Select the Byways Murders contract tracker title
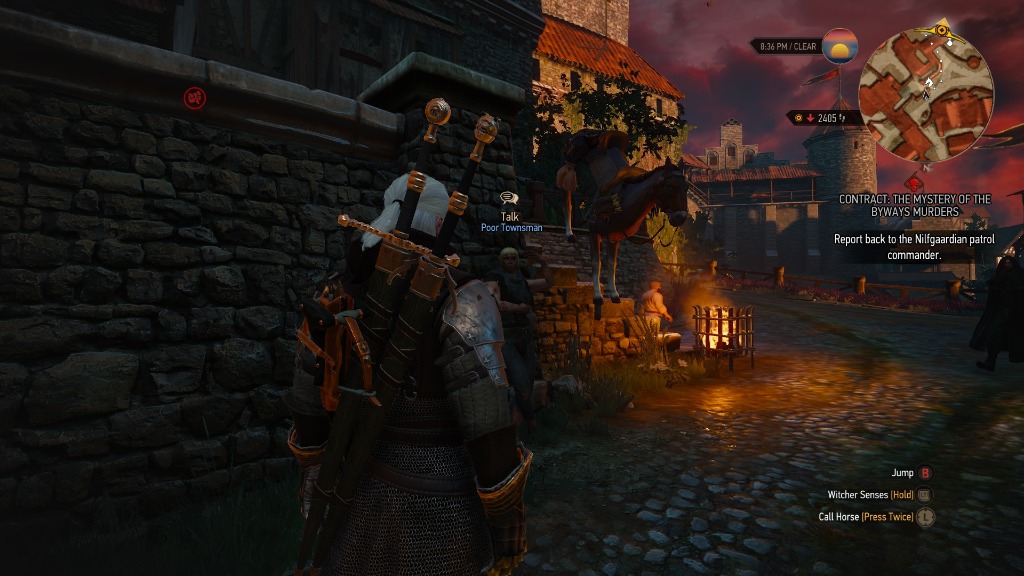 tap(914, 205)
